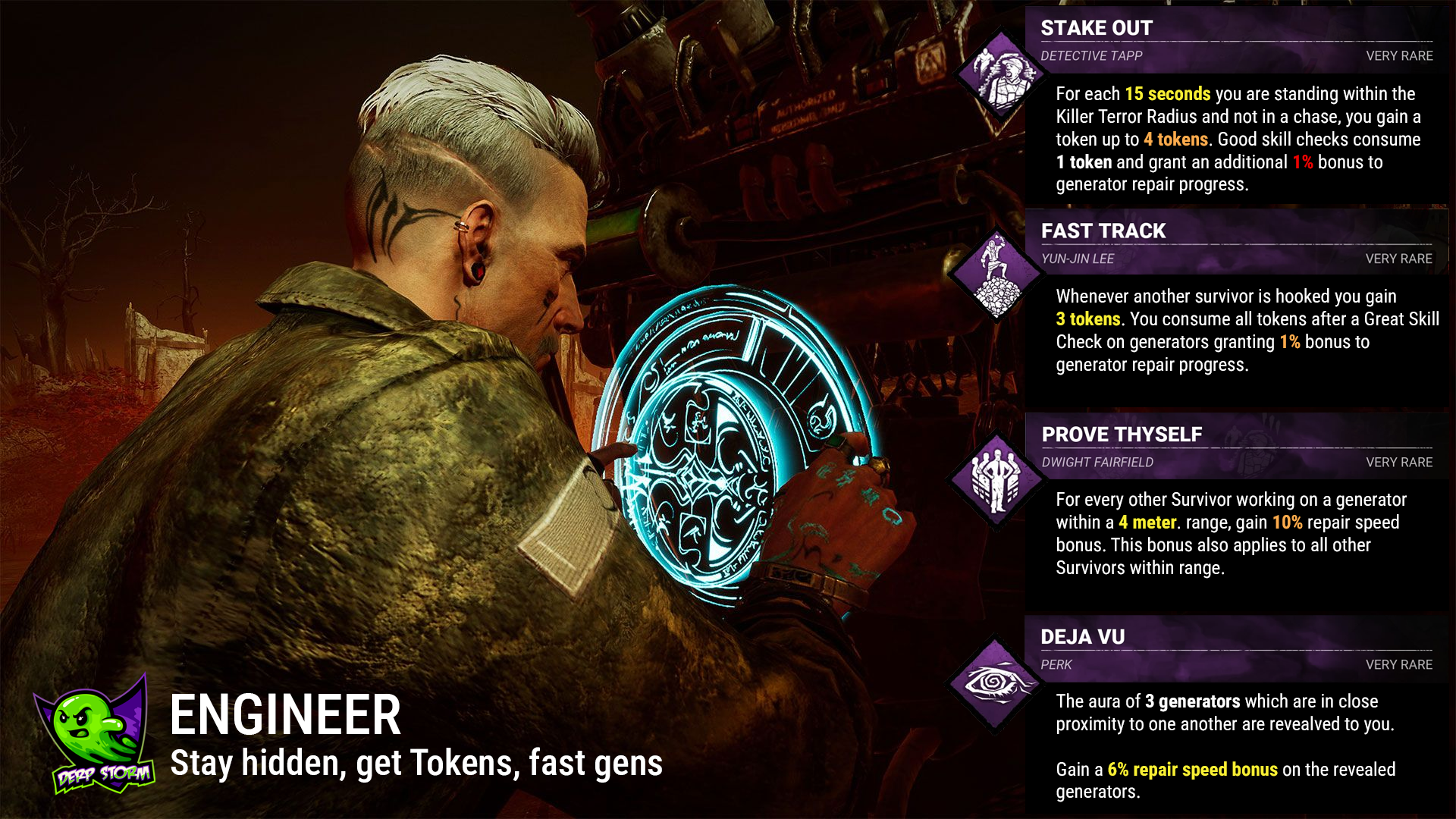Click the Derp Storm slime logo
This screenshot has height=819, width=1456.
tap(95, 734)
